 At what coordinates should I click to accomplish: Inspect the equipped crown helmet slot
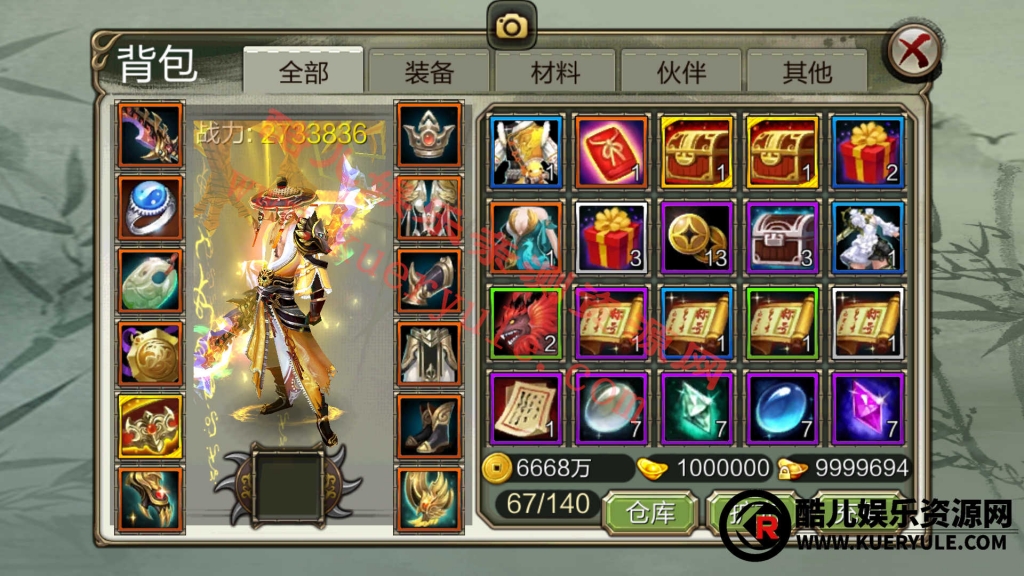click(x=429, y=135)
